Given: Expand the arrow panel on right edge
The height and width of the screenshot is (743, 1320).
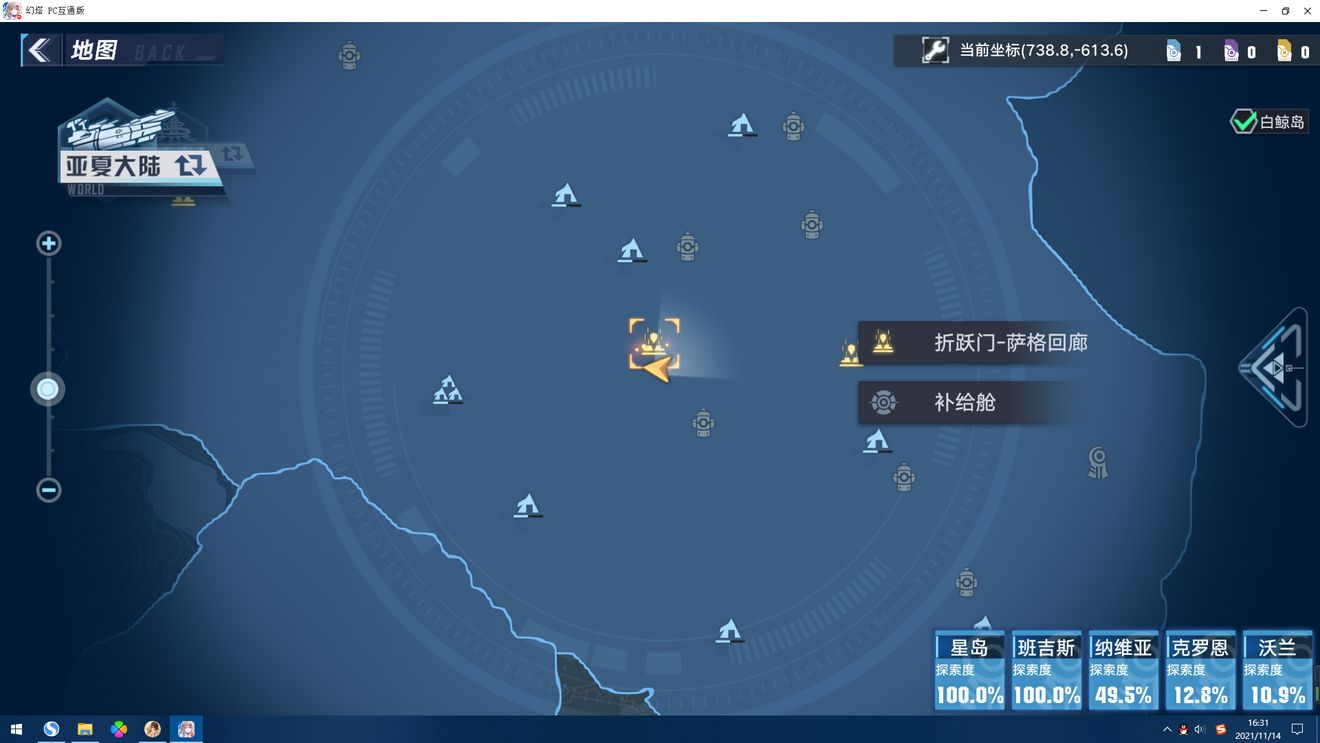Looking at the screenshot, I should click(1277, 368).
